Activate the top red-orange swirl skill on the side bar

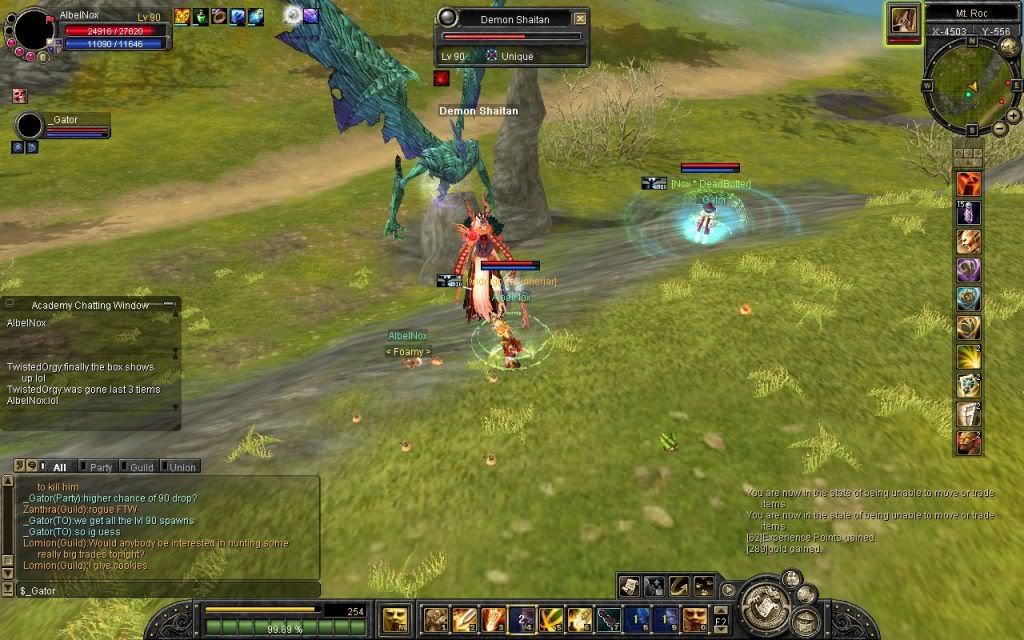[x=968, y=183]
